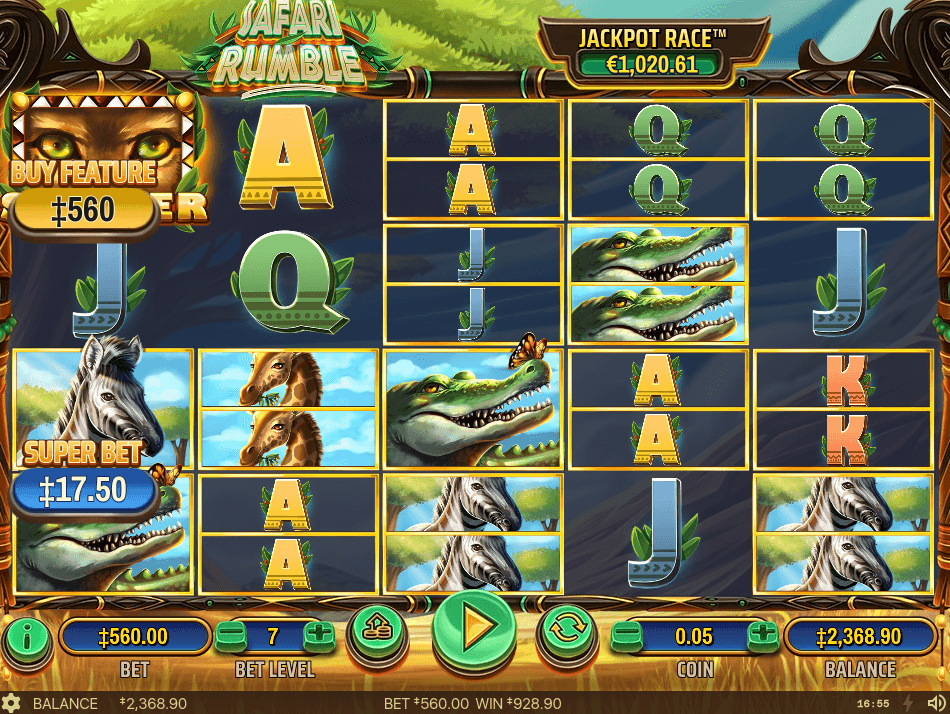Image resolution: width=950 pixels, height=714 pixels.
Task: Toggle the sound speaker icon
Action: 934,703
